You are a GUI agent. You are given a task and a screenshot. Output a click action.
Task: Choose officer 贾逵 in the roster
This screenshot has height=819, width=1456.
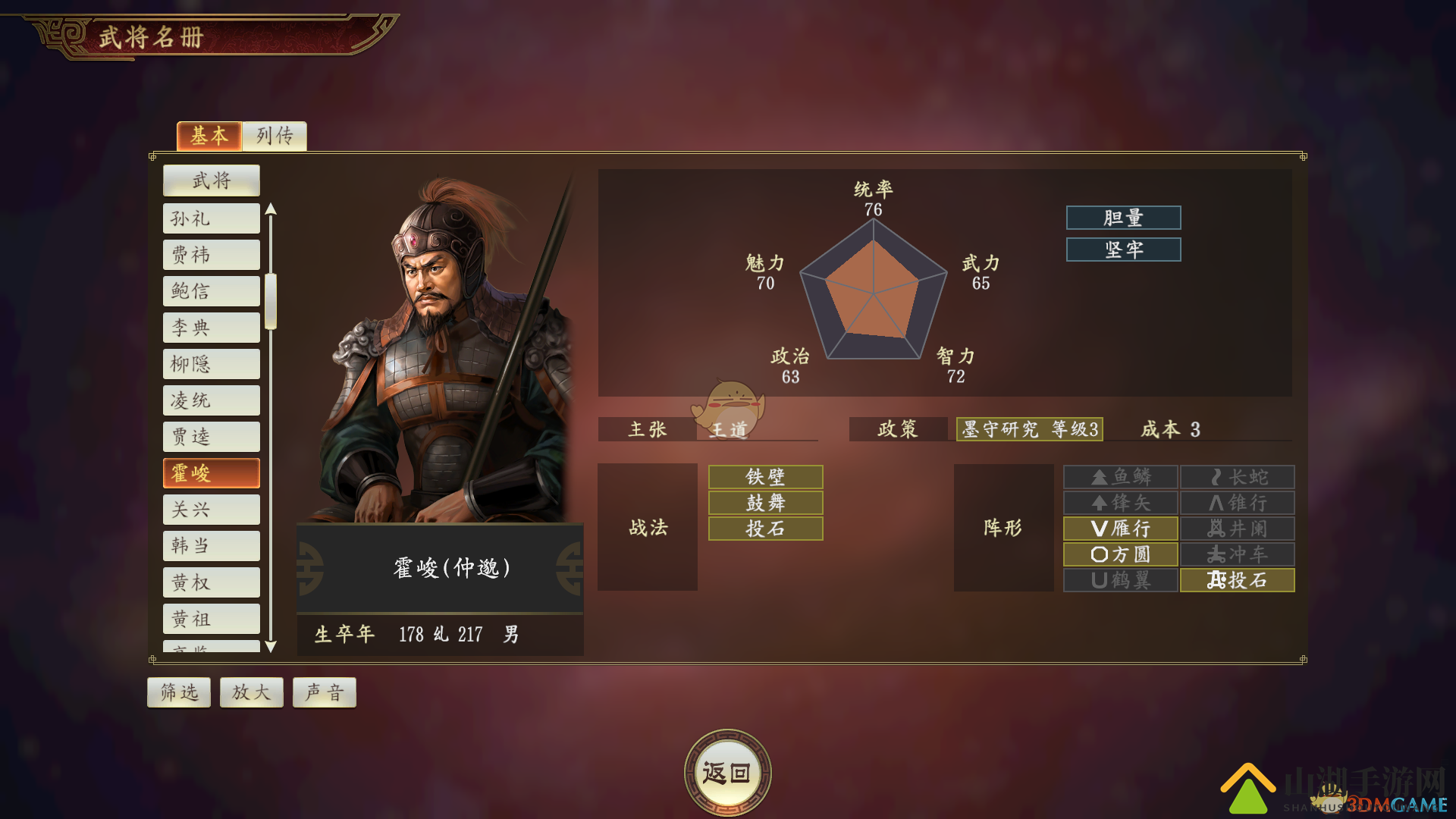point(211,437)
